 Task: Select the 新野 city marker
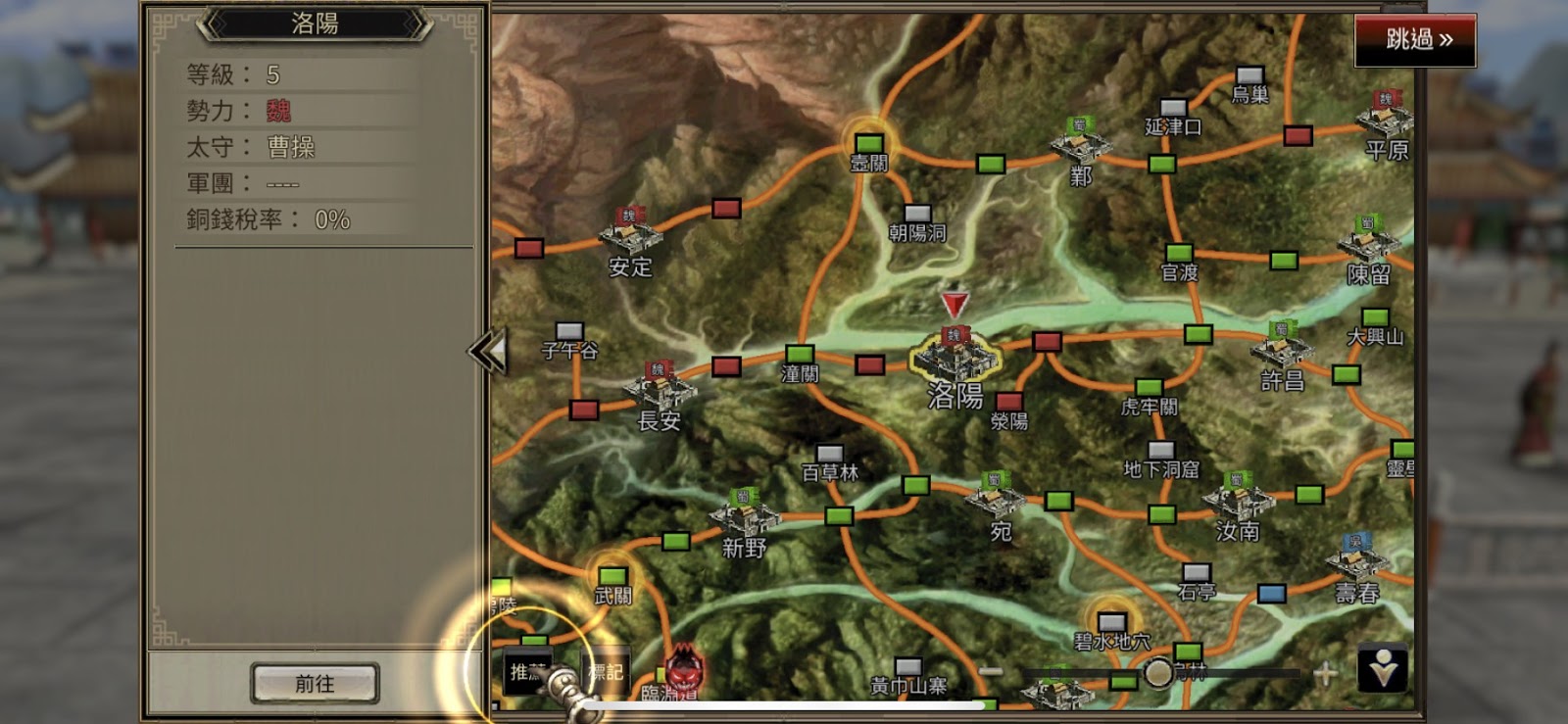tap(744, 514)
